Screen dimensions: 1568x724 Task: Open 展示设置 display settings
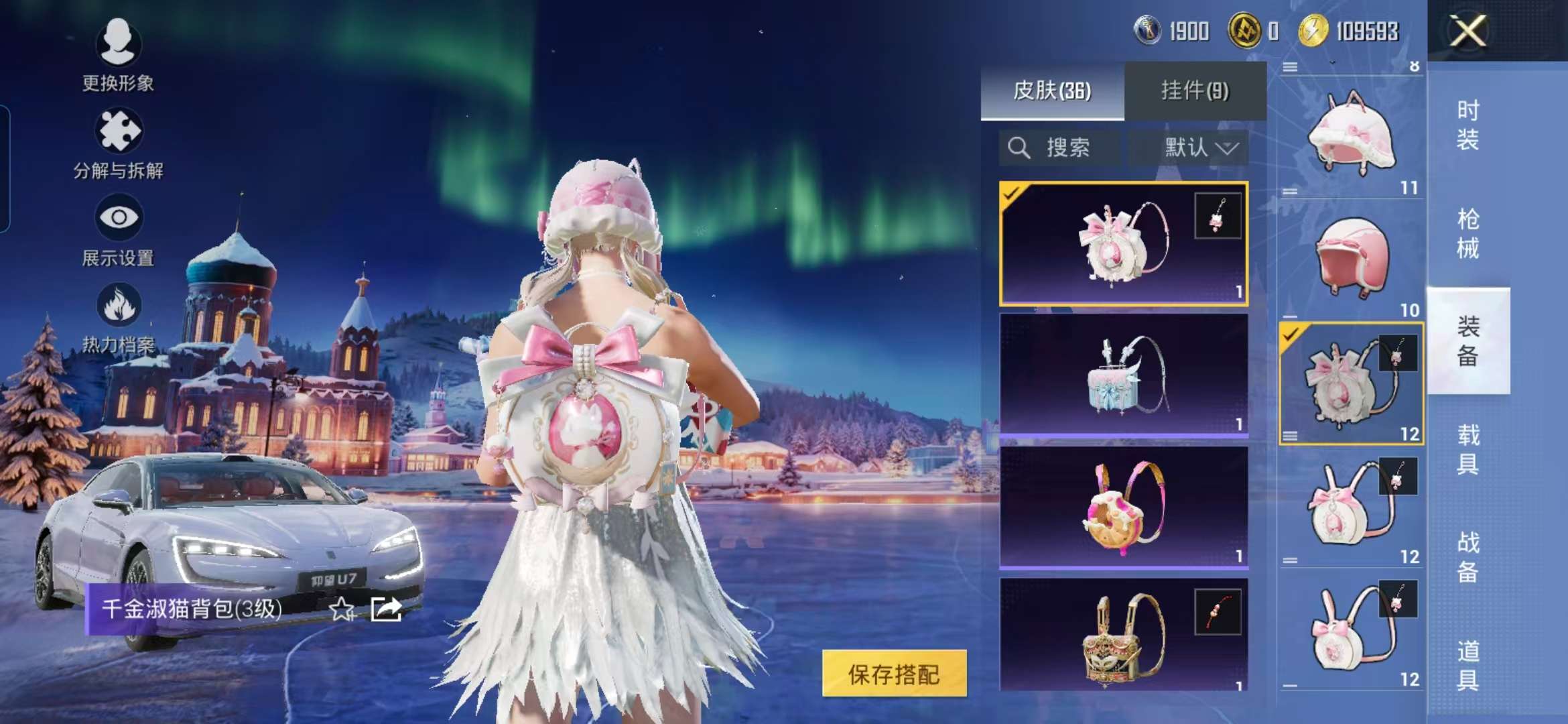119,229
